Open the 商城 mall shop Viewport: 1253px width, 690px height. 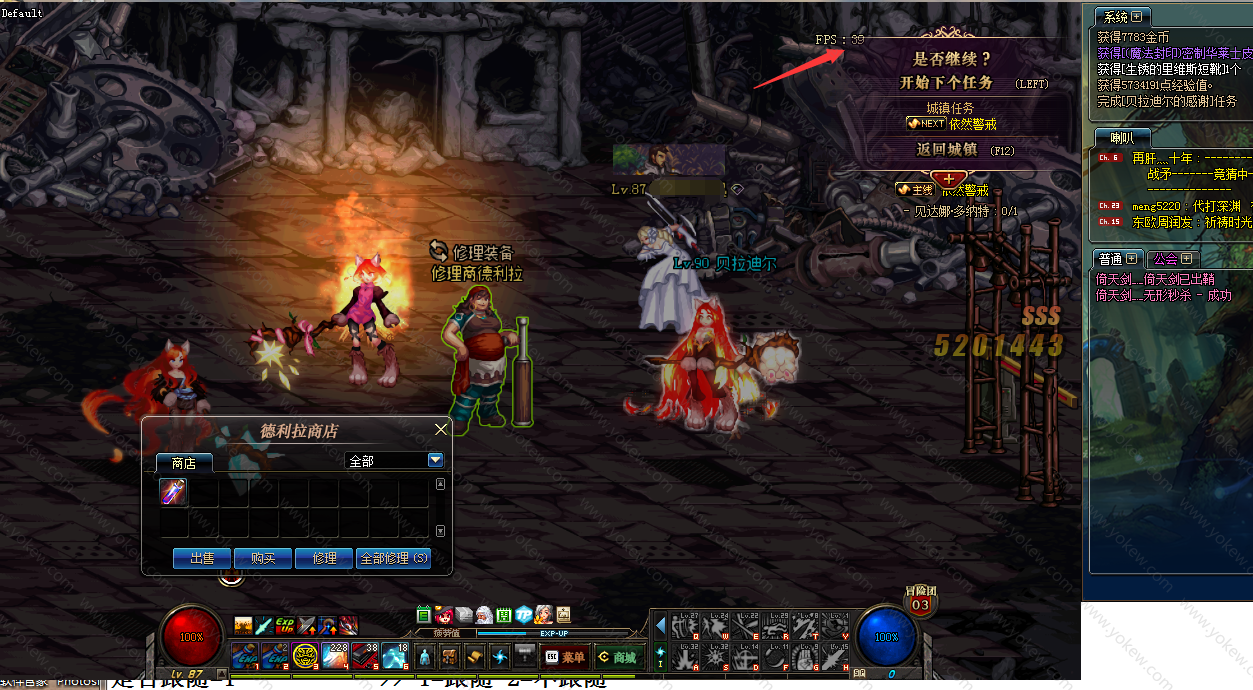tap(617, 657)
